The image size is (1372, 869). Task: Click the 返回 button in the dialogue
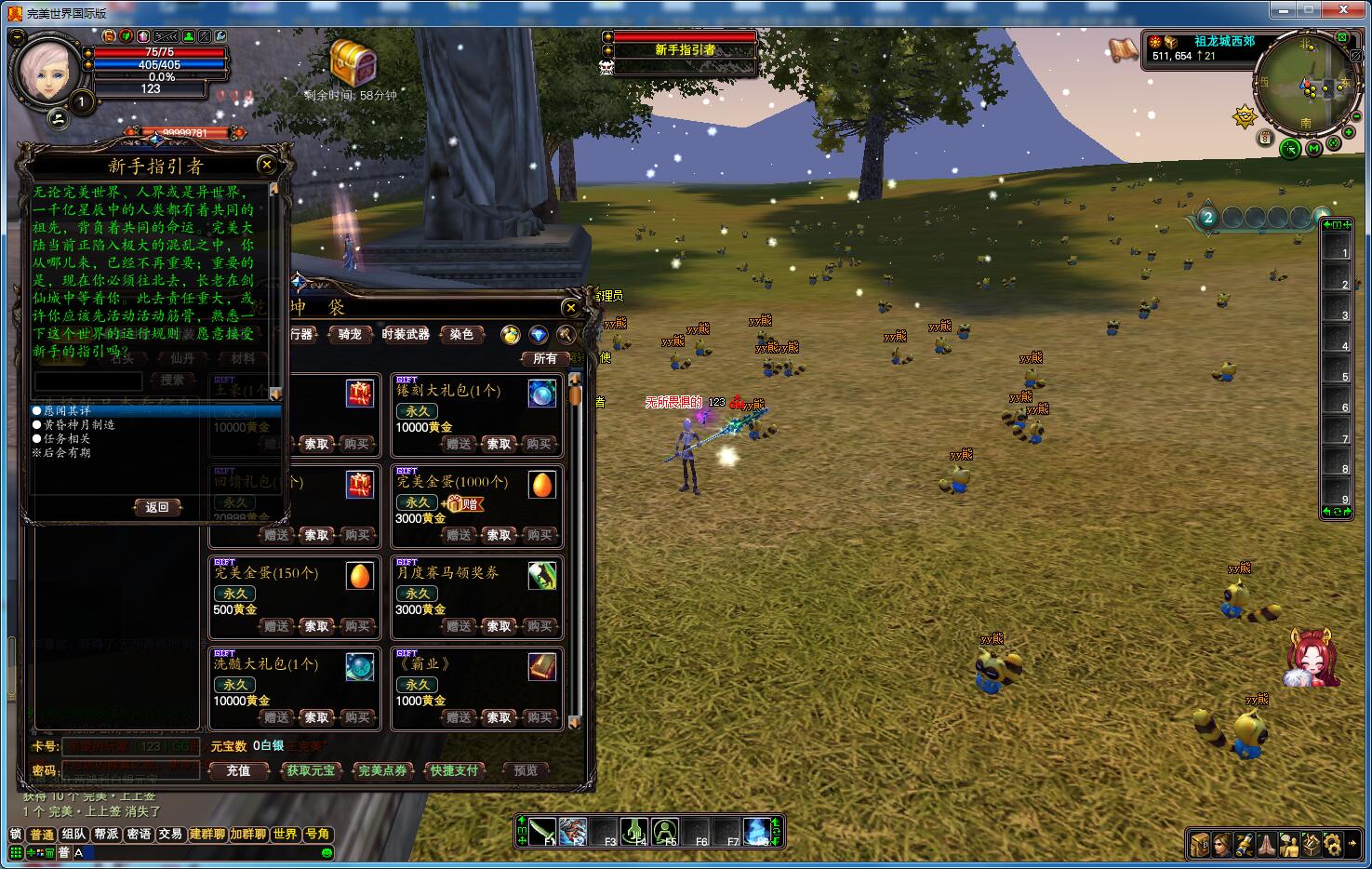[x=157, y=507]
